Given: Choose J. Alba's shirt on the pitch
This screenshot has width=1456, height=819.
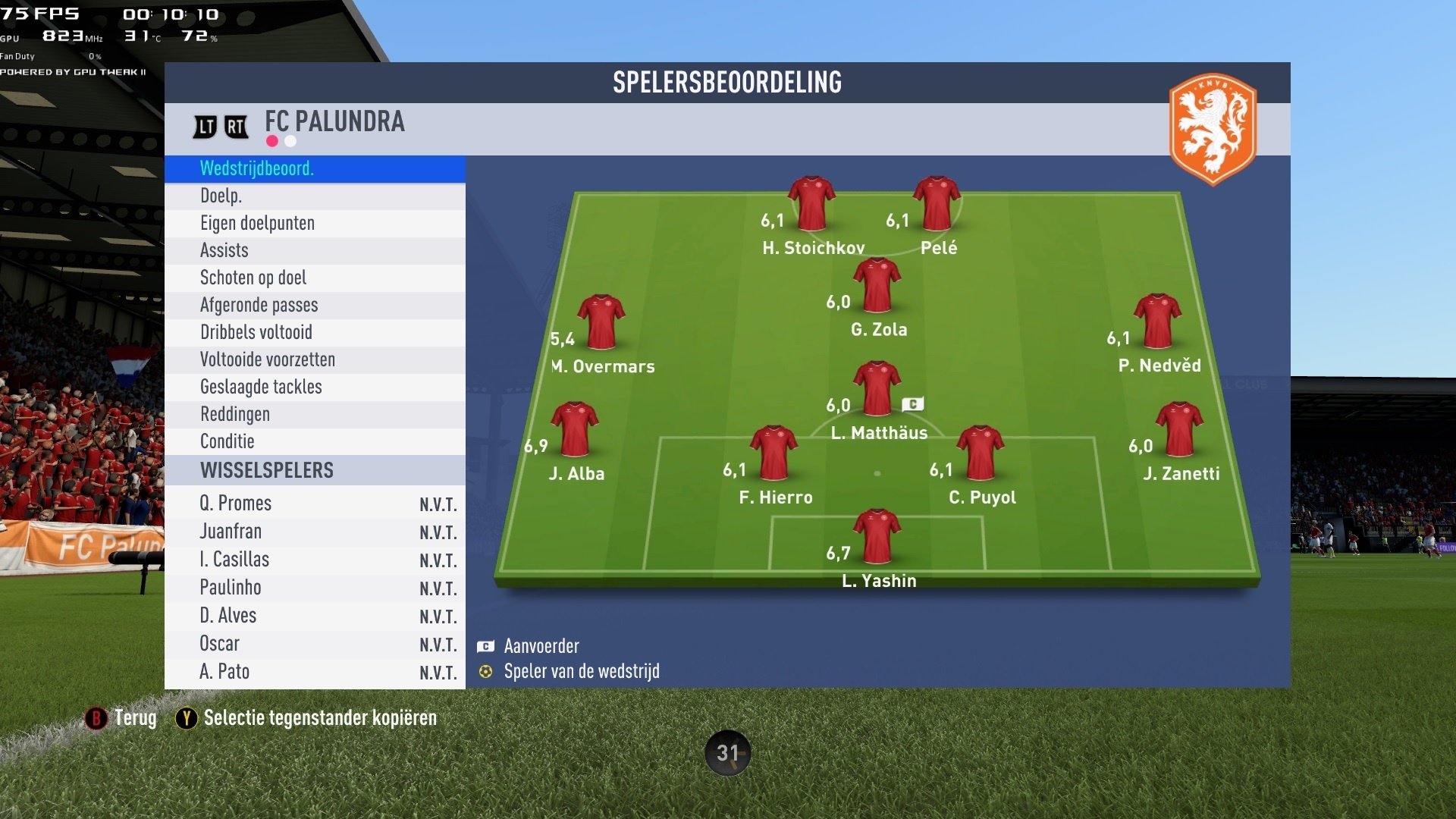Looking at the screenshot, I should coord(575,429).
